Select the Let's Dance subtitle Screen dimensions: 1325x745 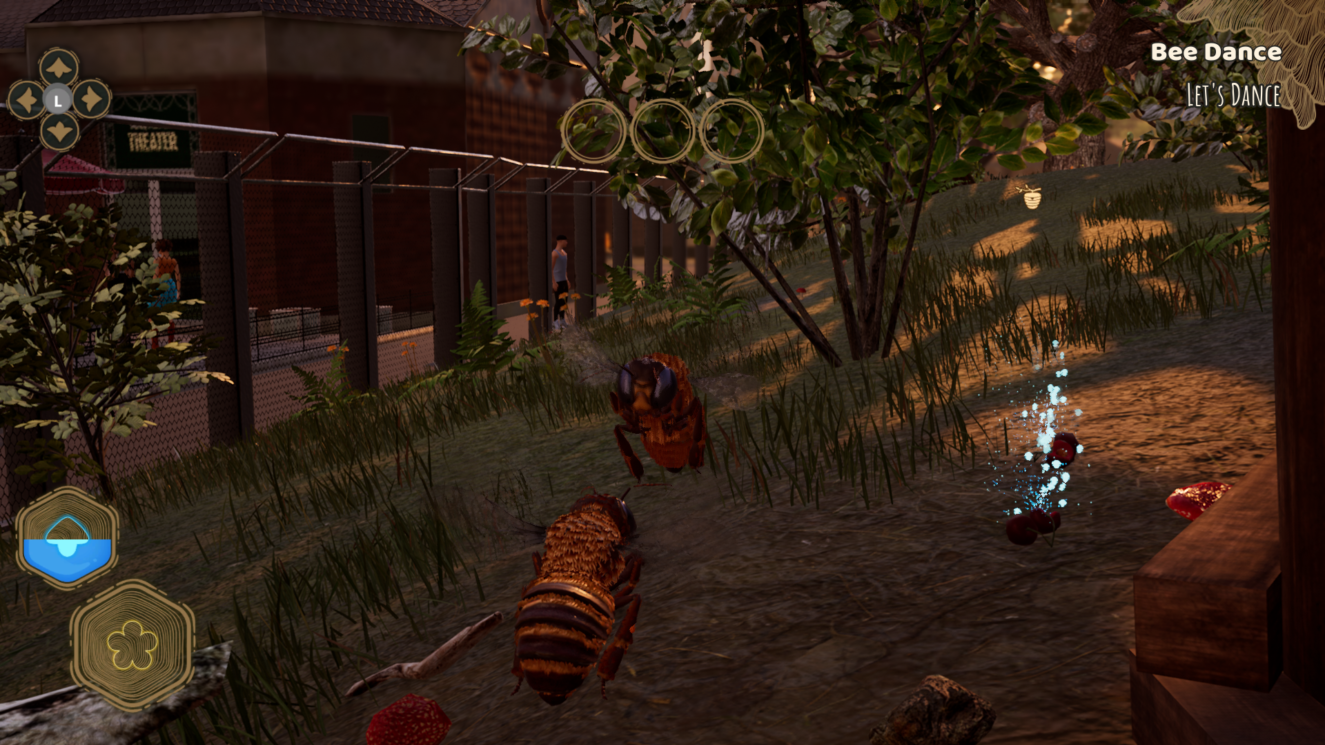click(x=1233, y=95)
